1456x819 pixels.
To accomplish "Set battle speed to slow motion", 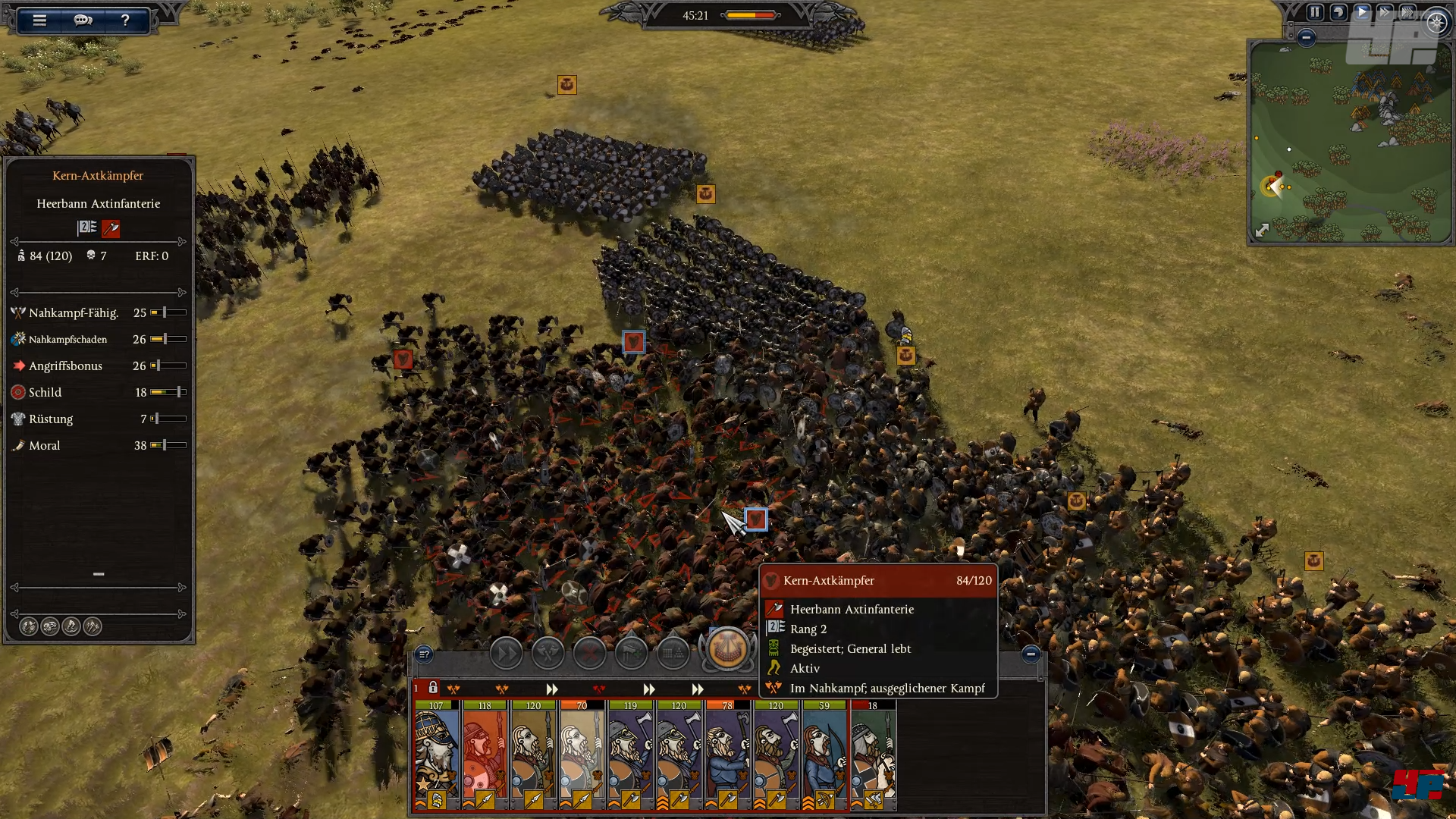I will click(x=1338, y=12).
